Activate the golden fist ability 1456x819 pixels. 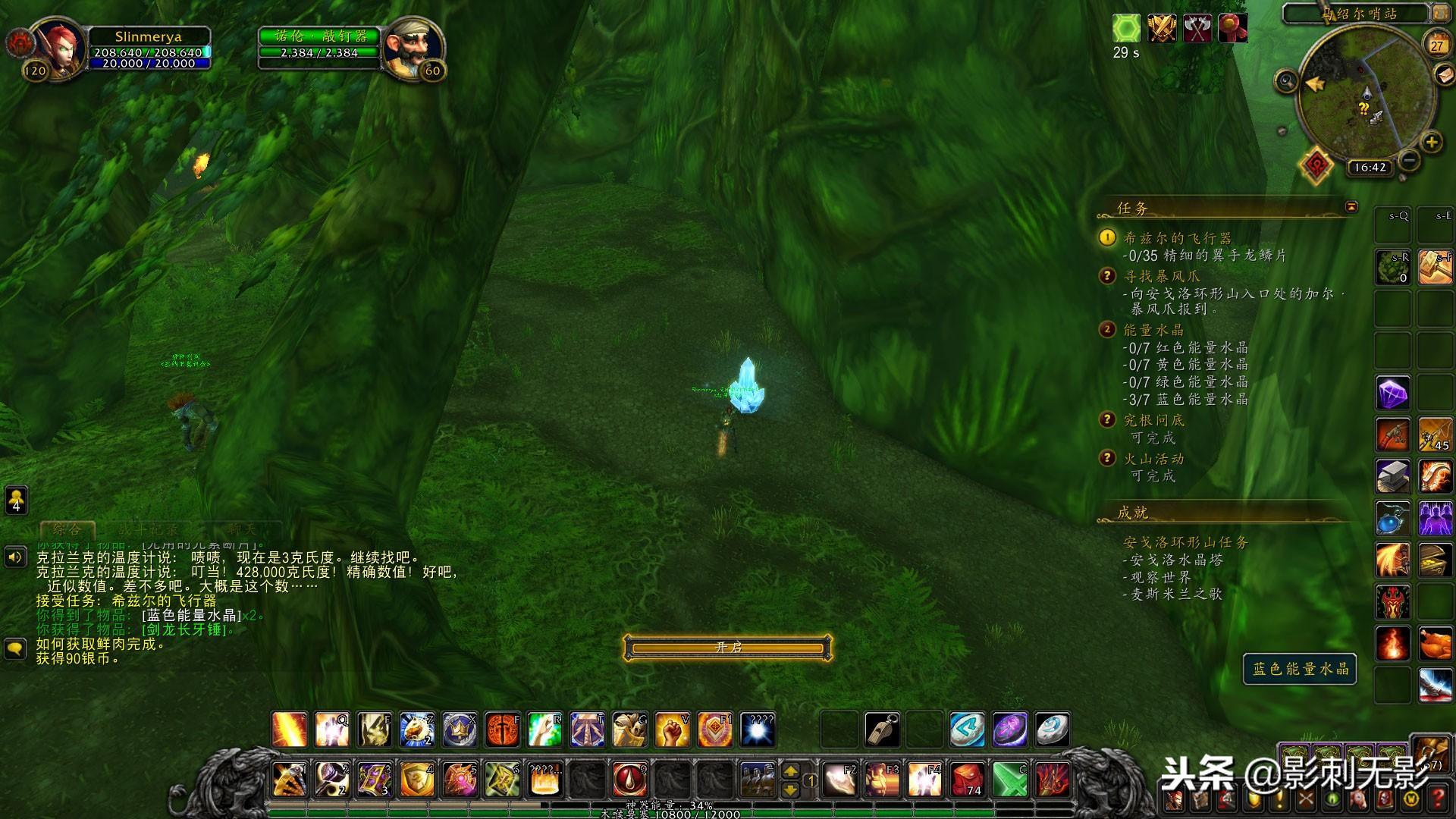[672, 730]
